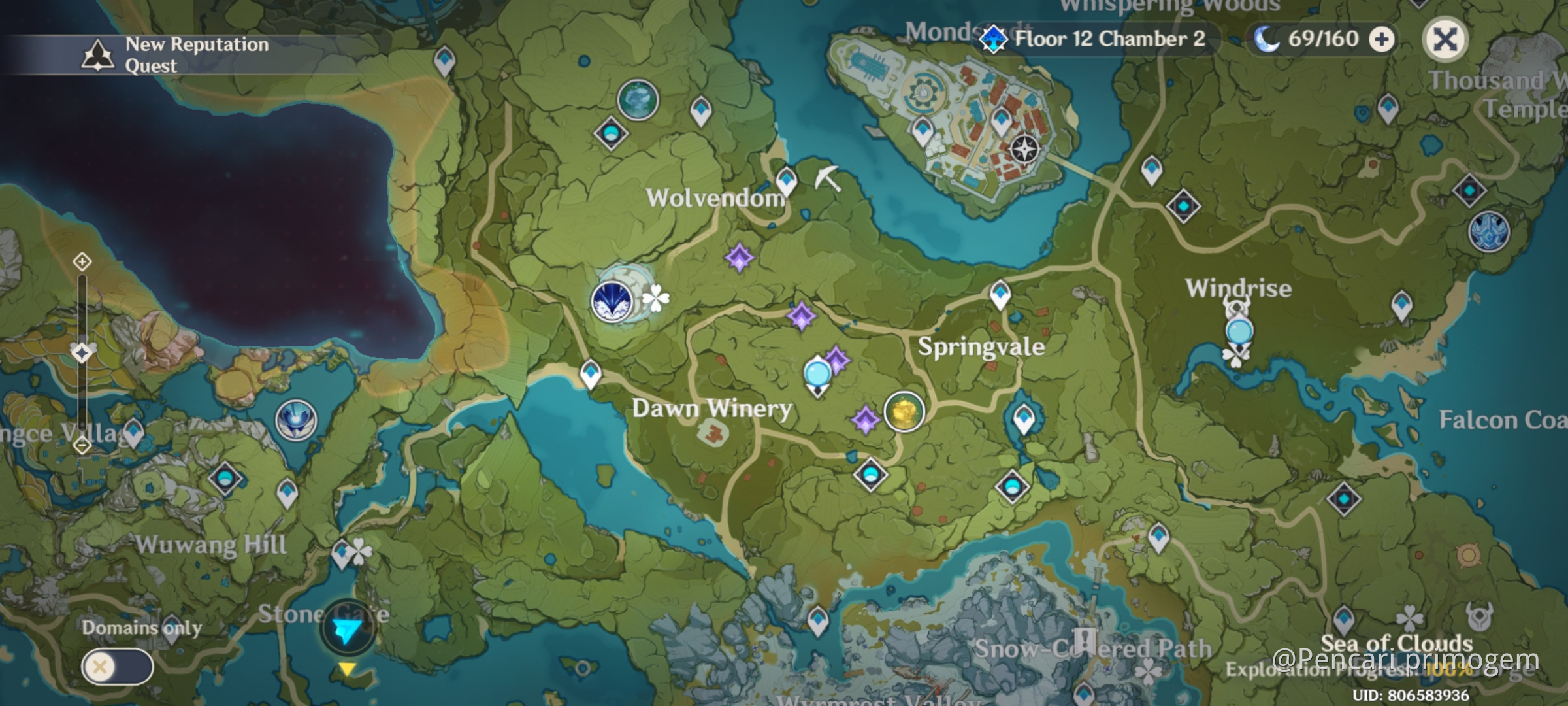Screen dimensions: 1568x706
Task: Select the wolf boss icon near Wolvendom
Action: pyautogui.click(x=612, y=301)
